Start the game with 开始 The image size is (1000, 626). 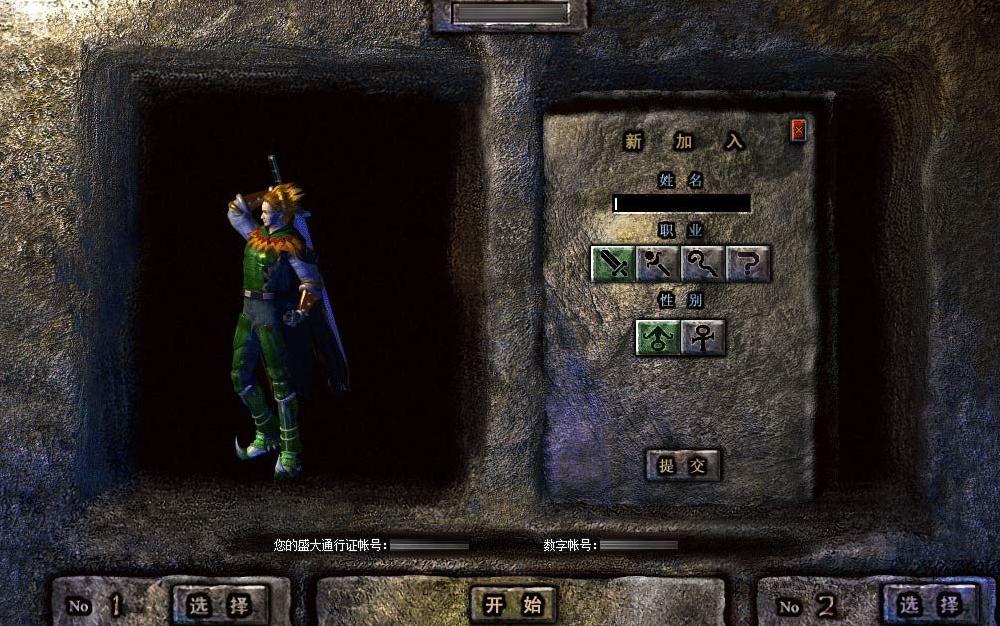513,604
